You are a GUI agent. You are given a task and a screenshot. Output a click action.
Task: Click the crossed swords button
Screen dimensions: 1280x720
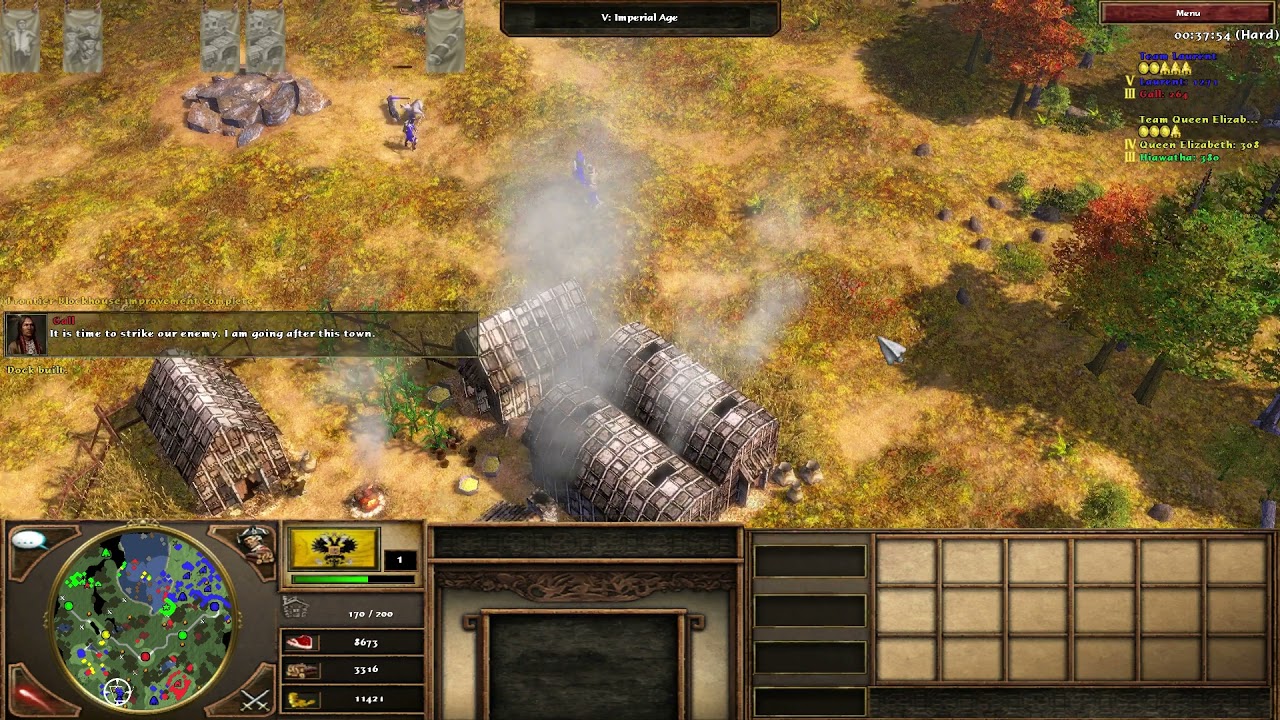pos(254,699)
